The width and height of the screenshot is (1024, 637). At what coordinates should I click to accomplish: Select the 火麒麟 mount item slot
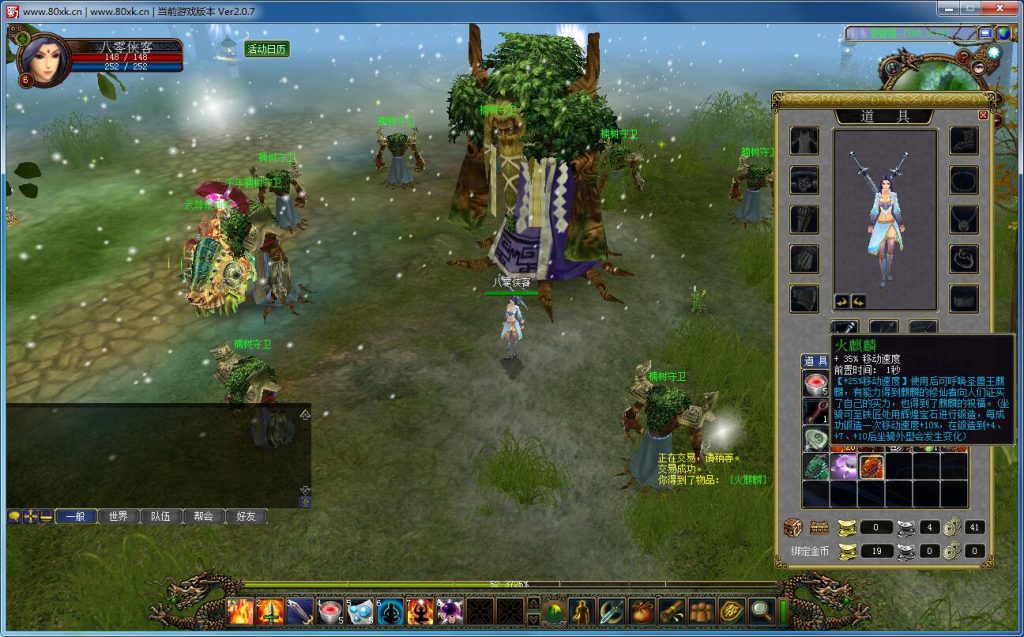point(871,467)
